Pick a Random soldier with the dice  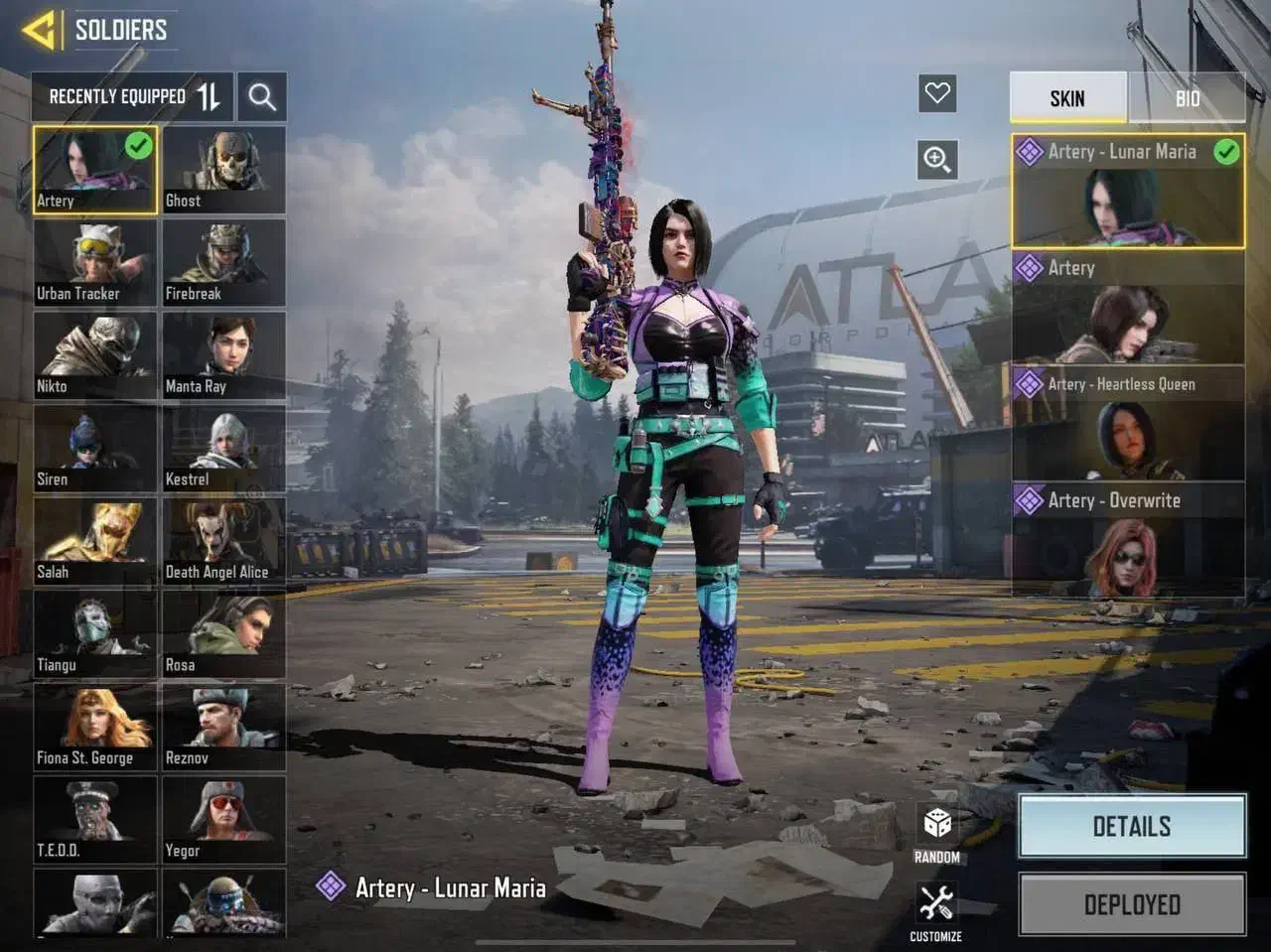click(936, 832)
